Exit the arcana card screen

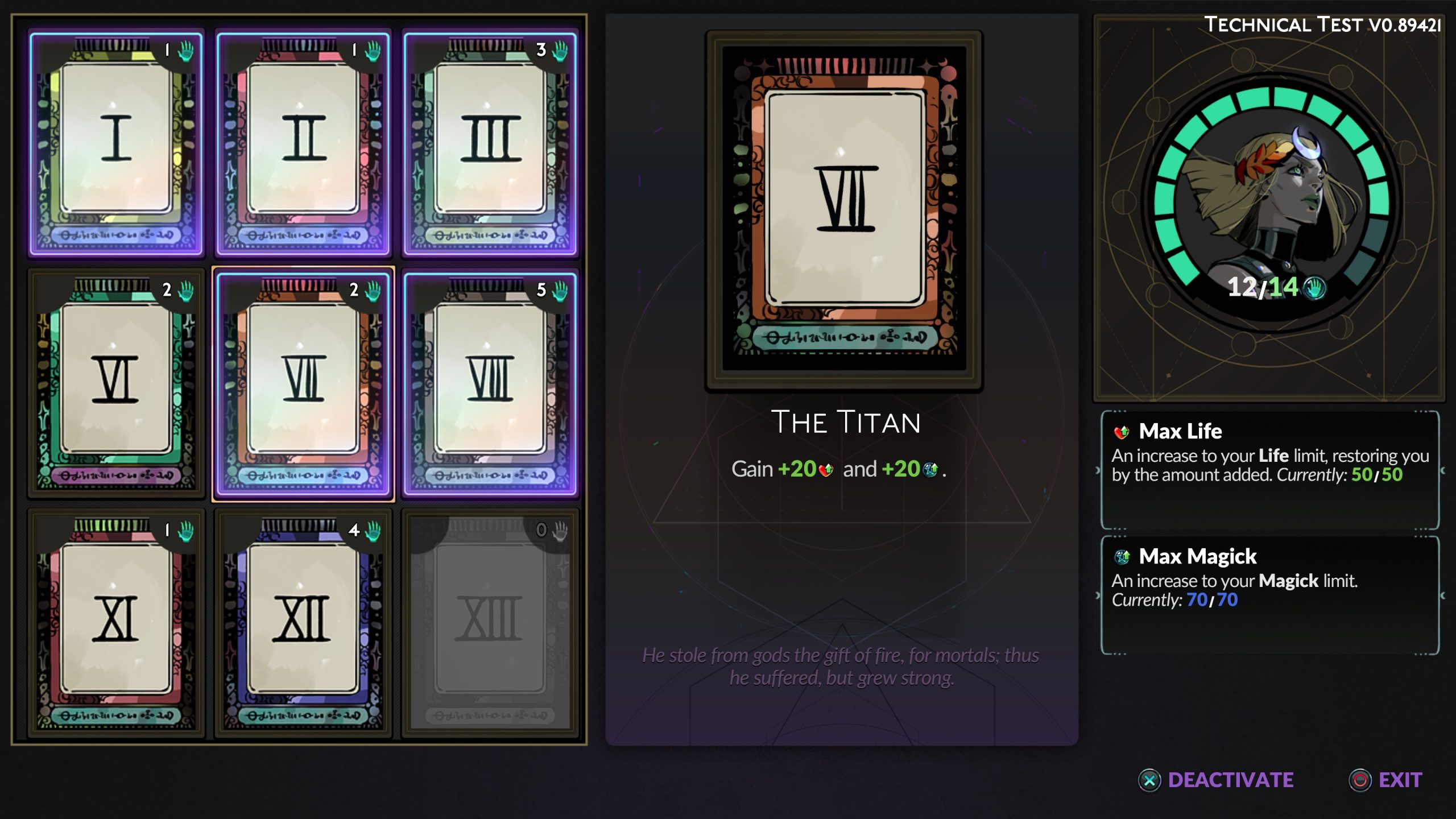pos(1385,780)
